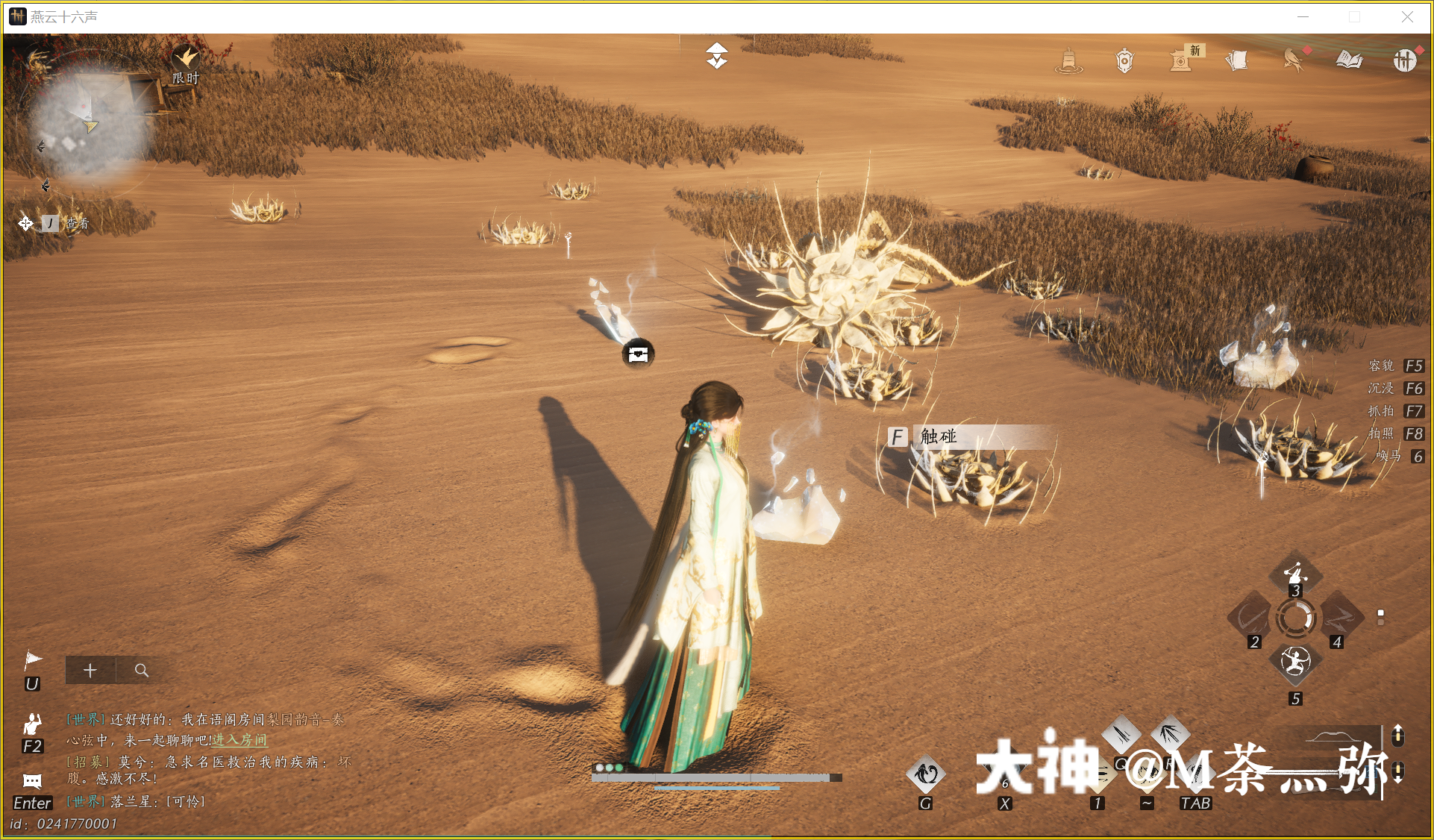The image size is (1434, 840).
Task: Open the shrine icon marked 新
Action: pos(1181,60)
